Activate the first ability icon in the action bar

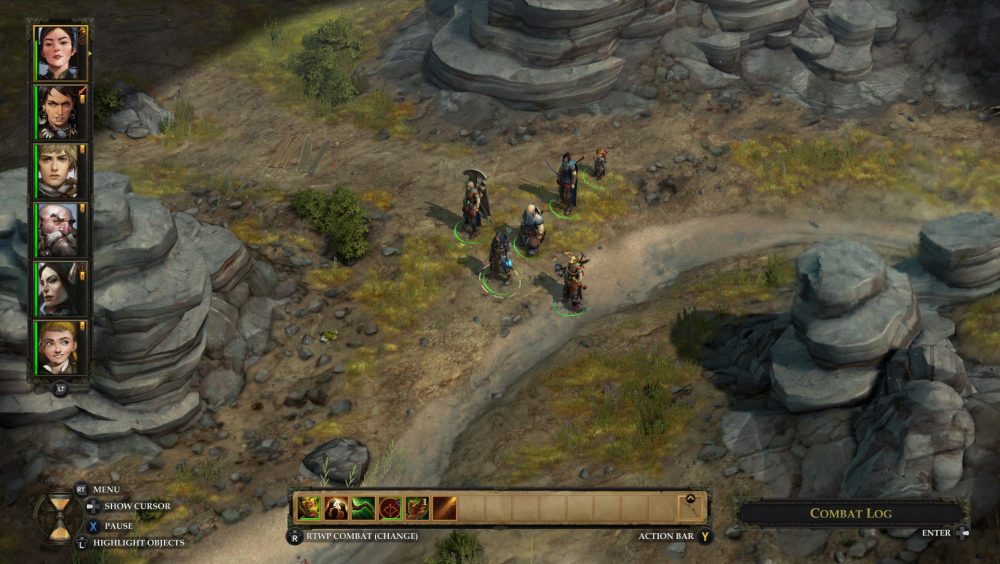pyautogui.click(x=309, y=508)
